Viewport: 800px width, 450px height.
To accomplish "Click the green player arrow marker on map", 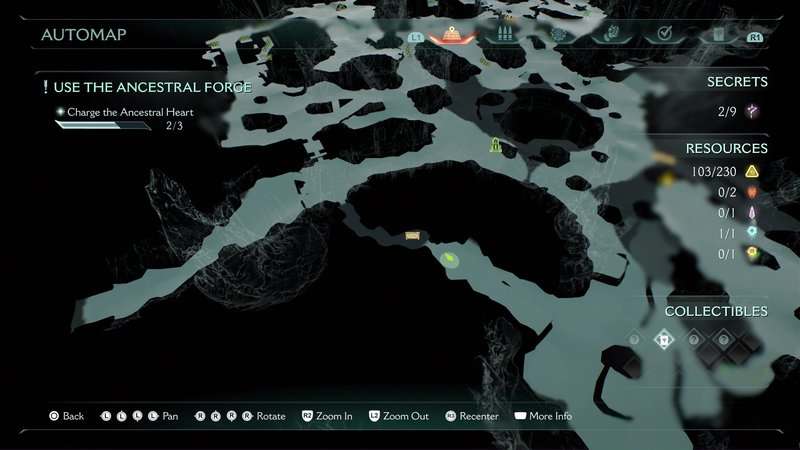I will [x=451, y=260].
